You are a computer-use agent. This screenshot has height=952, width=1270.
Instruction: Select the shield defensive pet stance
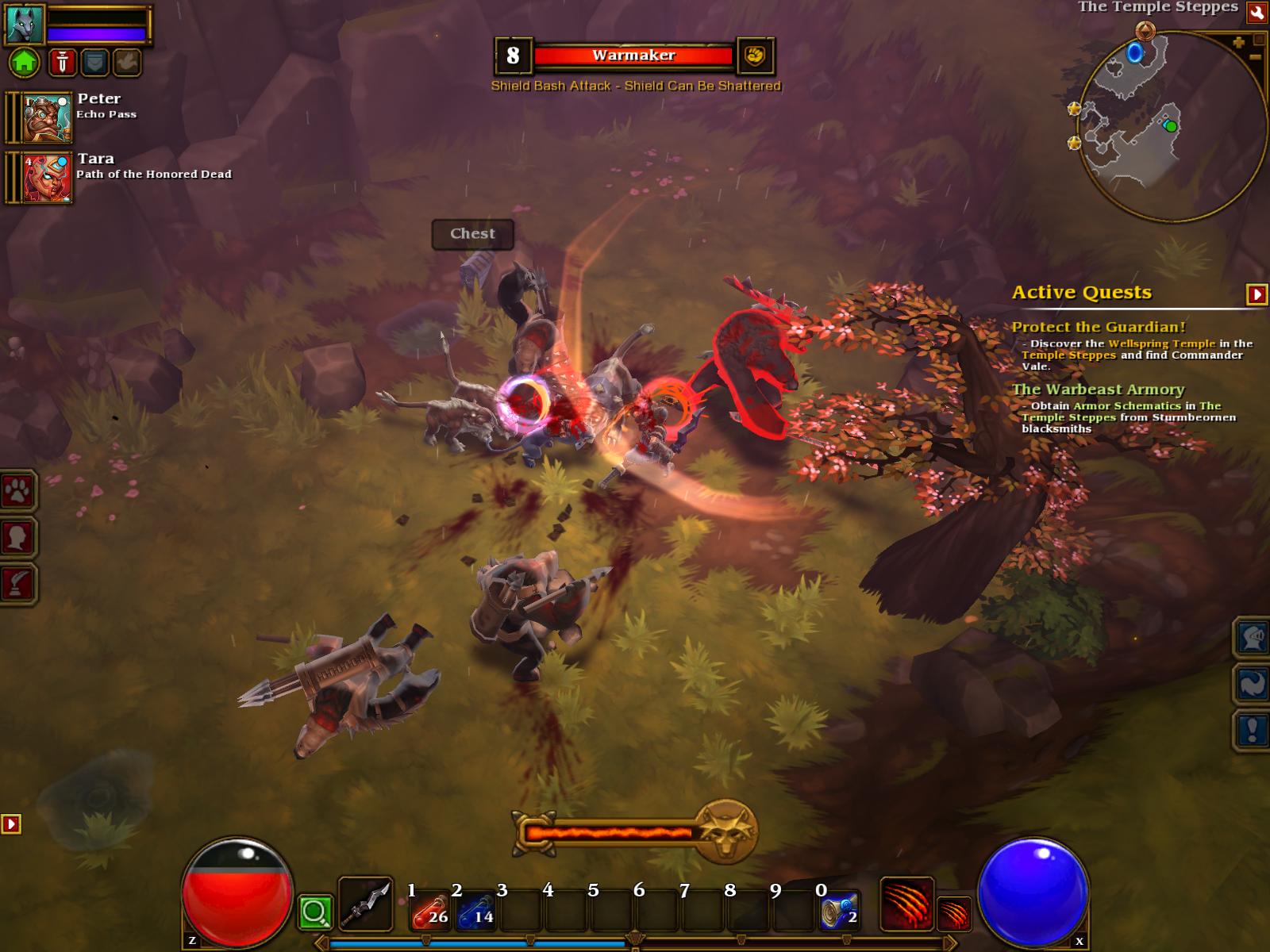pos(94,62)
